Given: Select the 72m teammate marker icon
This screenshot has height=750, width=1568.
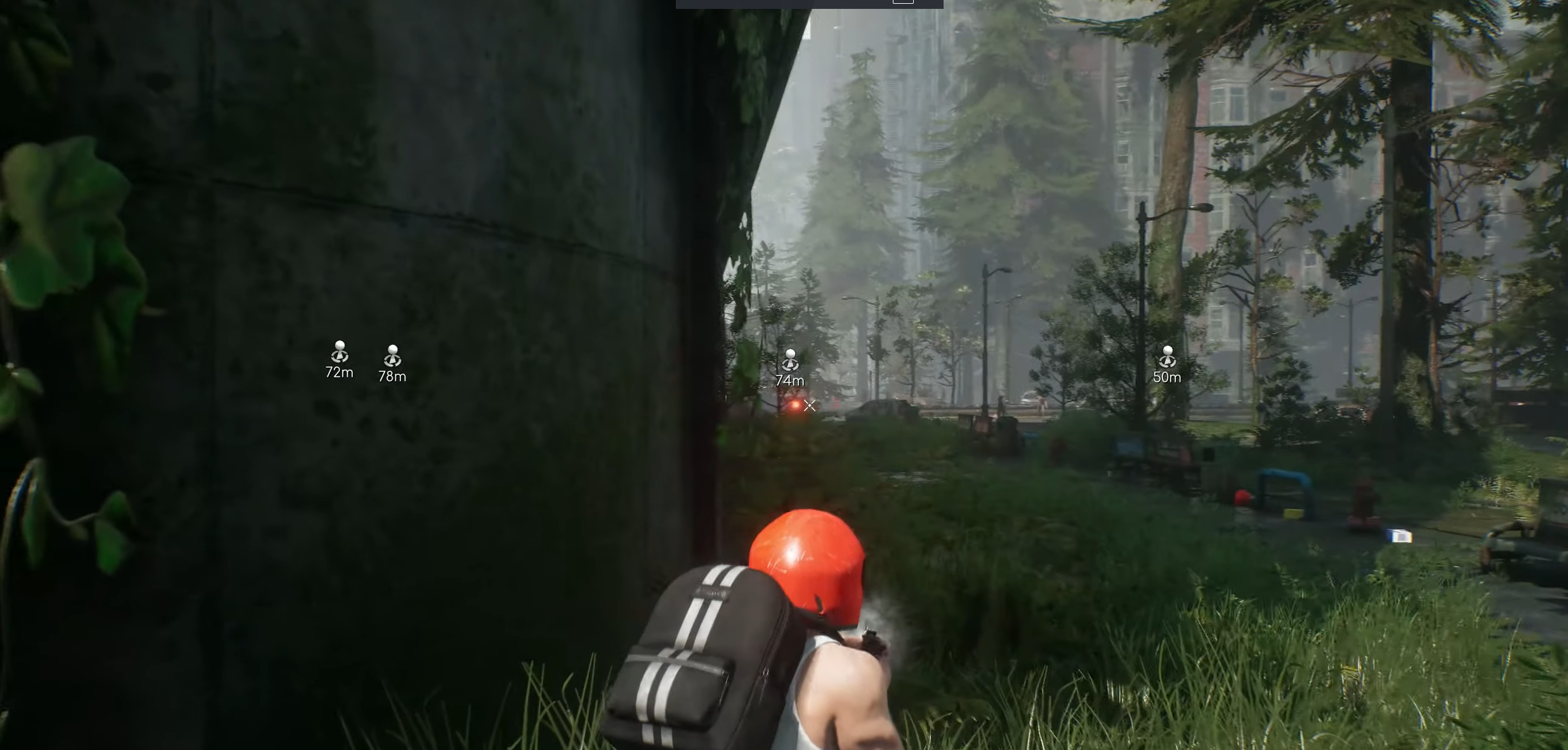Looking at the screenshot, I should click(339, 352).
